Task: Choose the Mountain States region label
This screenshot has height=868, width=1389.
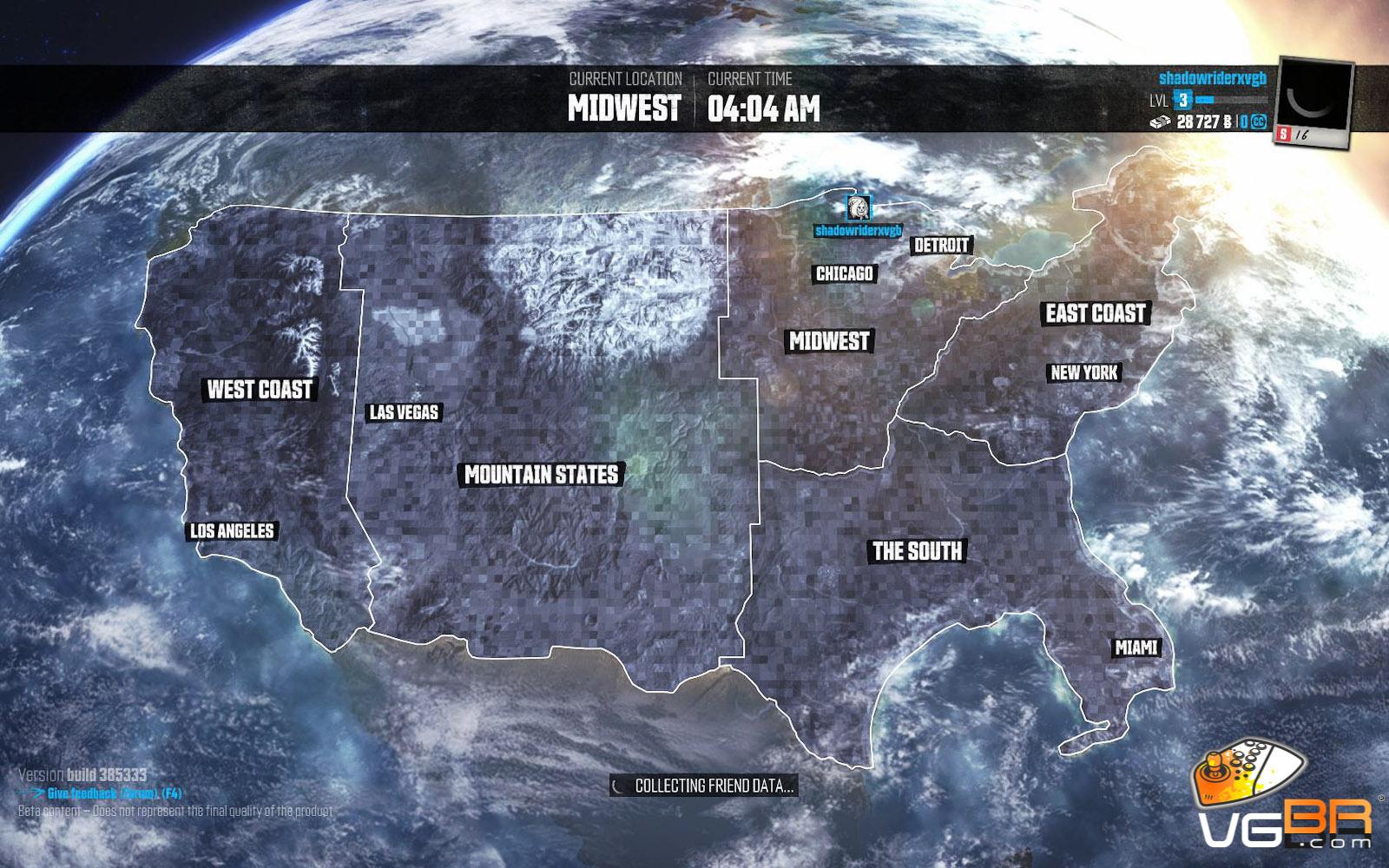Action: click(542, 475)
